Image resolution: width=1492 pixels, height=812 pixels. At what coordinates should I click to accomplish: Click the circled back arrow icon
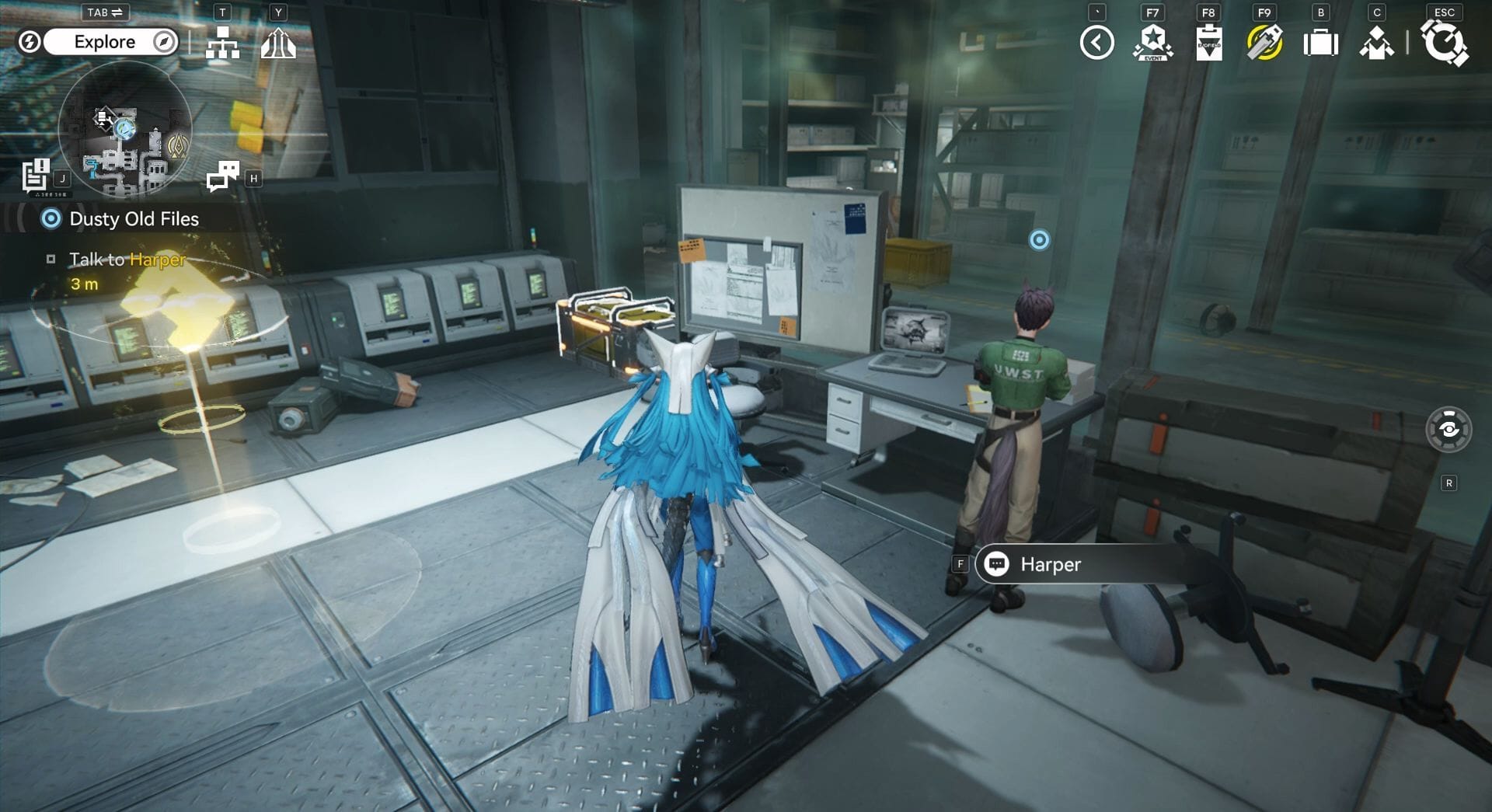tap(1096, 43)
